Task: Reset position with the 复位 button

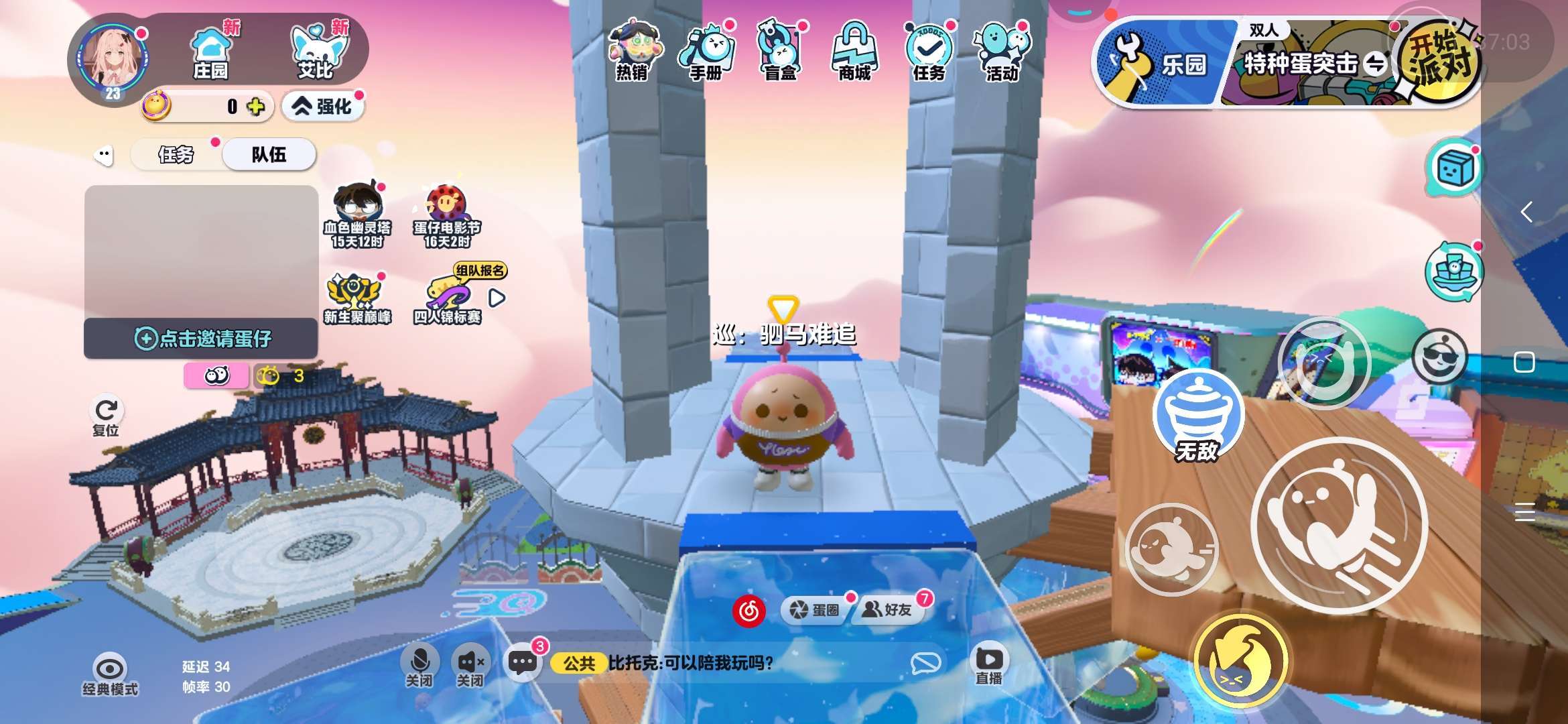Action: click(106, 417)
